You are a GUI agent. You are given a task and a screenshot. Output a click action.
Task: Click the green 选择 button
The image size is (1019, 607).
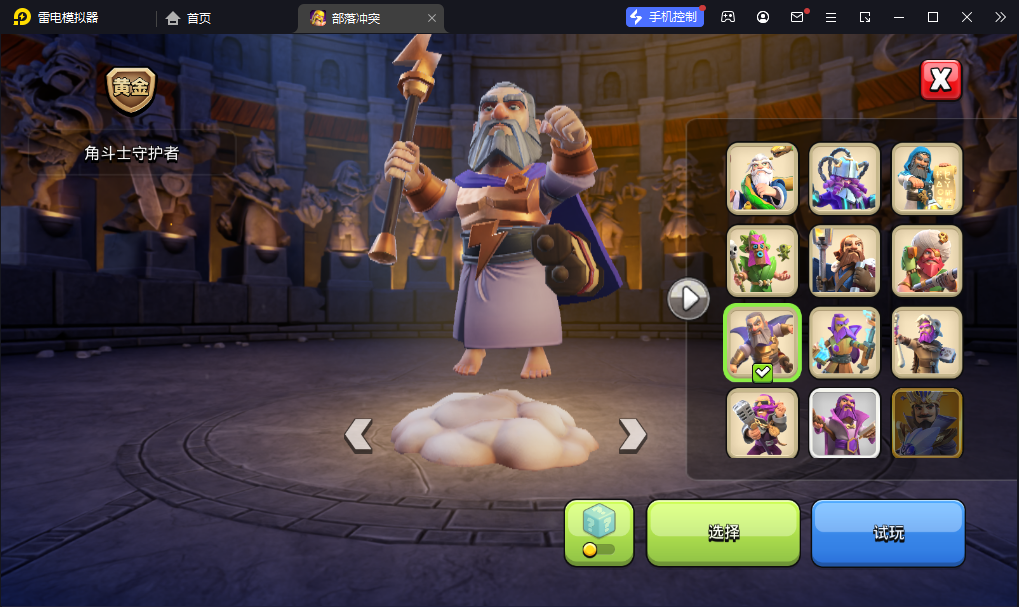[723, 533]
